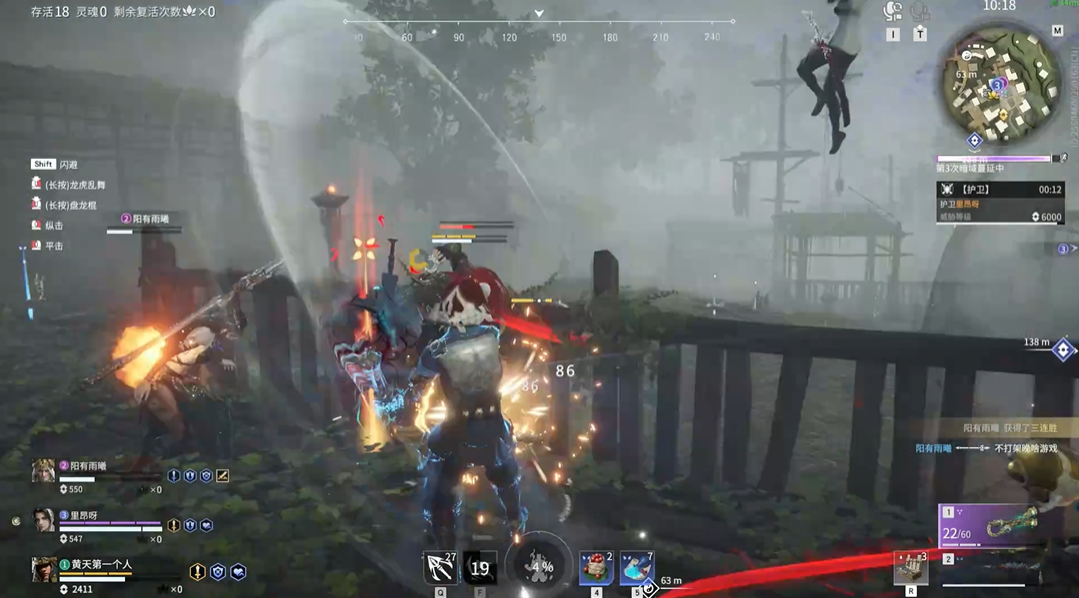Select teammate 里昂呀's portrait

(43, 521)
